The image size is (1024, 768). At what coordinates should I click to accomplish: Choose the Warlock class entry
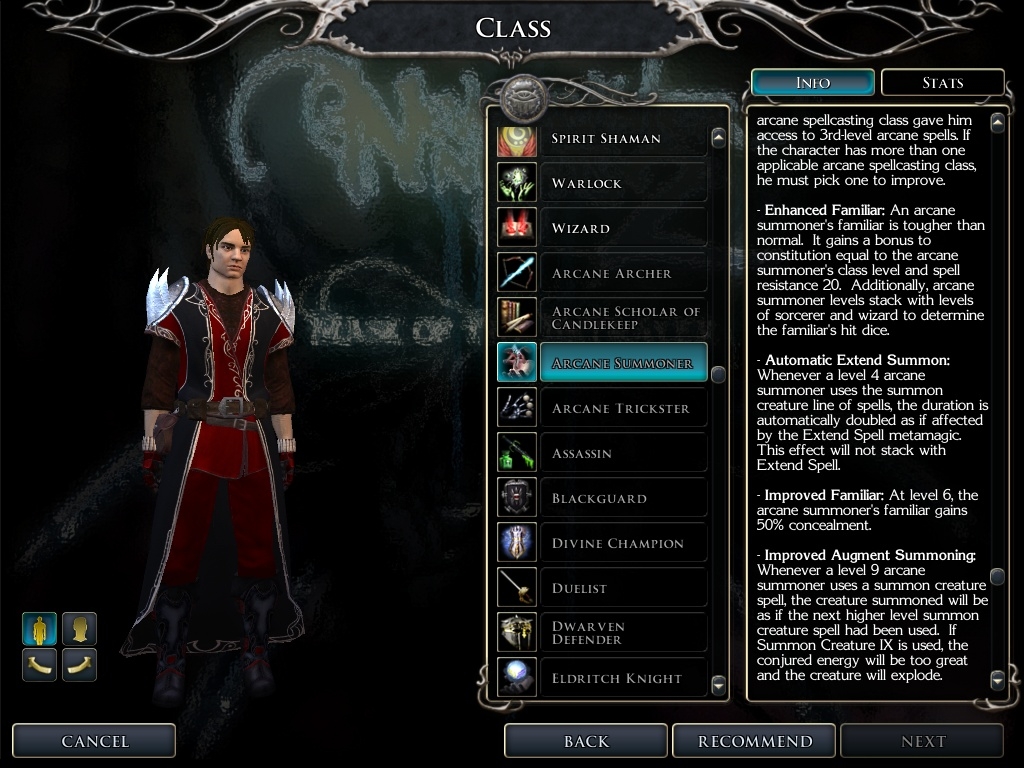[605, 183]
